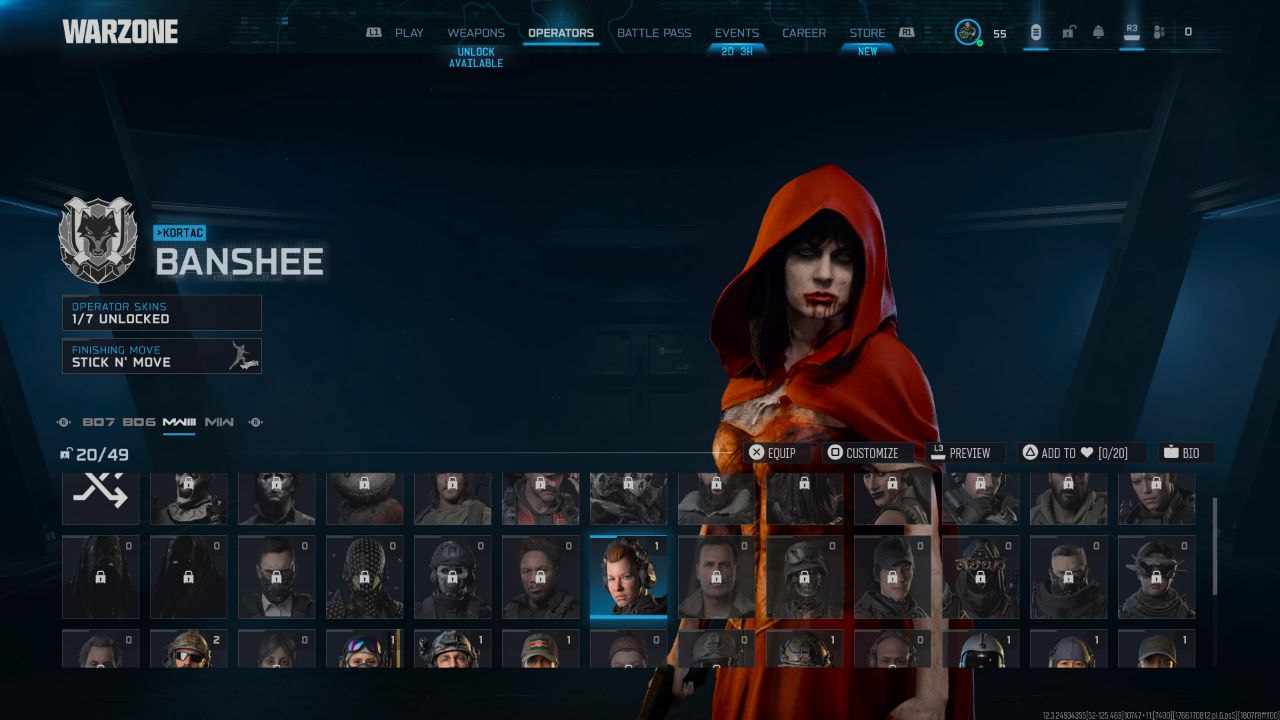1280x720 pixels.
Task: Switch to the Weapons tab
Action: [x=476, y=33]
